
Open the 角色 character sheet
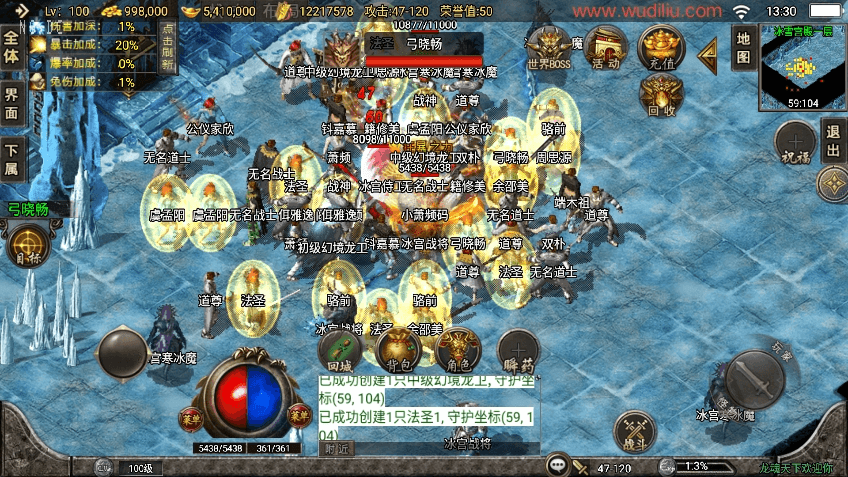pos(459,350)
